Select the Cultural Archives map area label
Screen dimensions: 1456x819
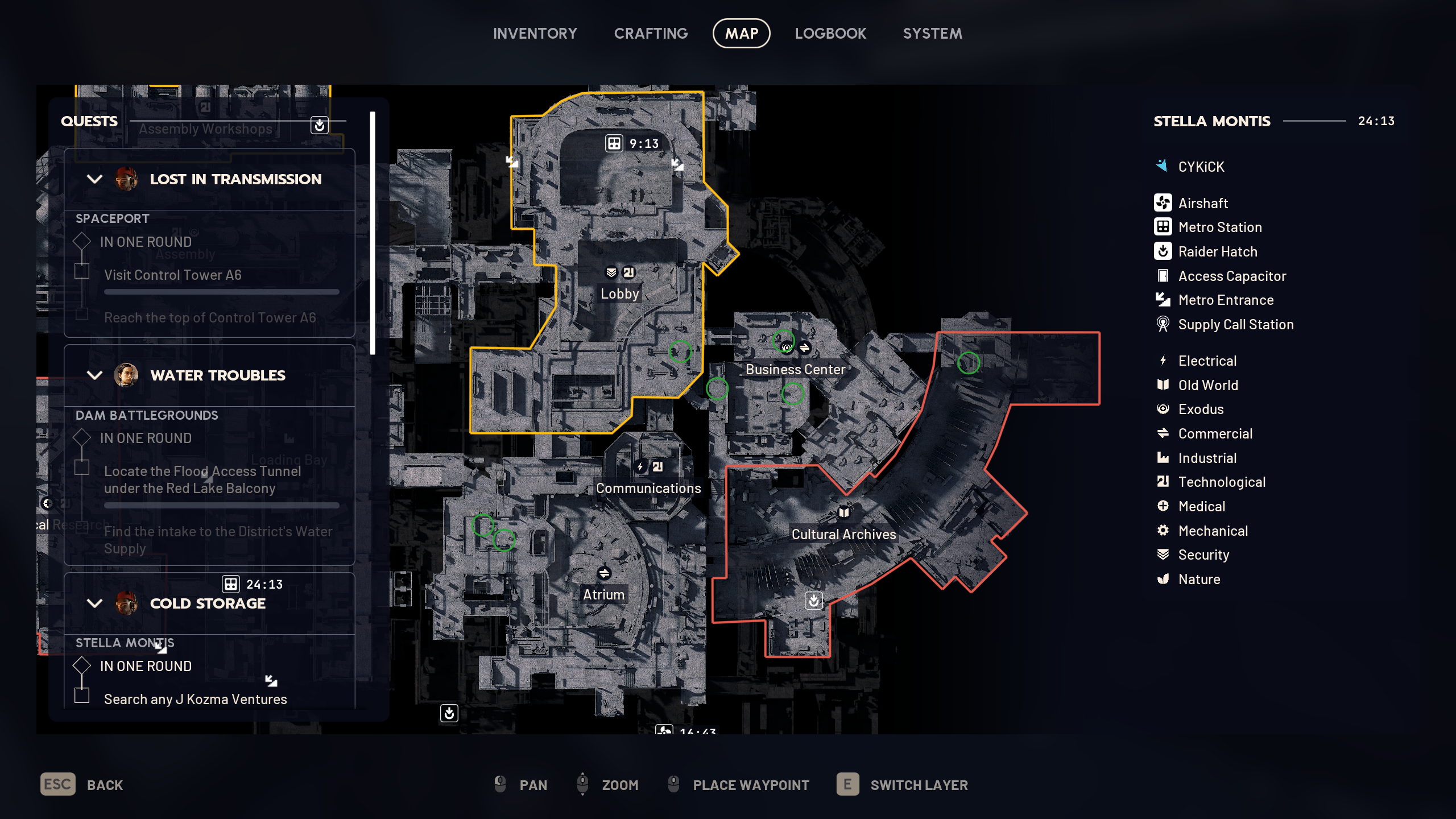(x=843, y=535)
